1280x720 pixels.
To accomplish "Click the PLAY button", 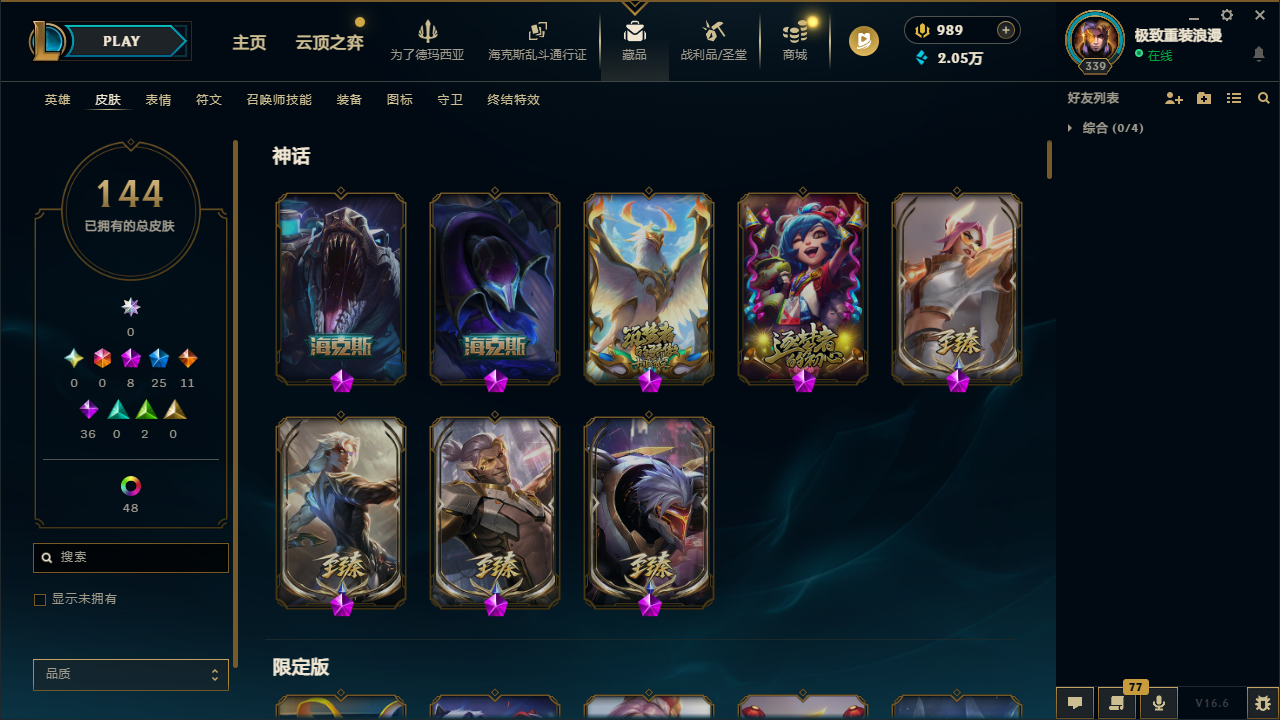I will click(x=121, y=41).
